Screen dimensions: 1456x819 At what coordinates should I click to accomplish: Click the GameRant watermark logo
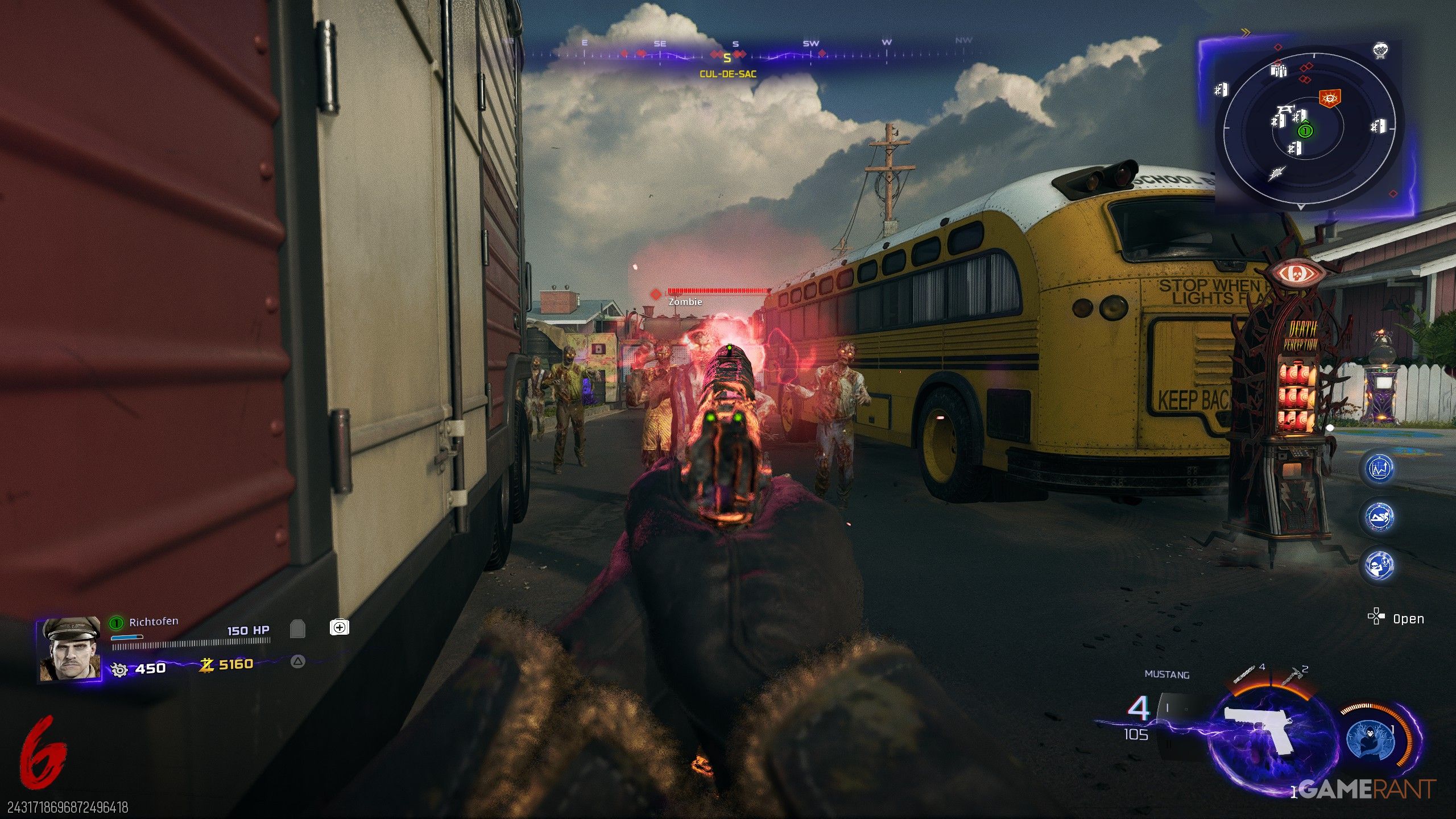(x=1365, y=789)
